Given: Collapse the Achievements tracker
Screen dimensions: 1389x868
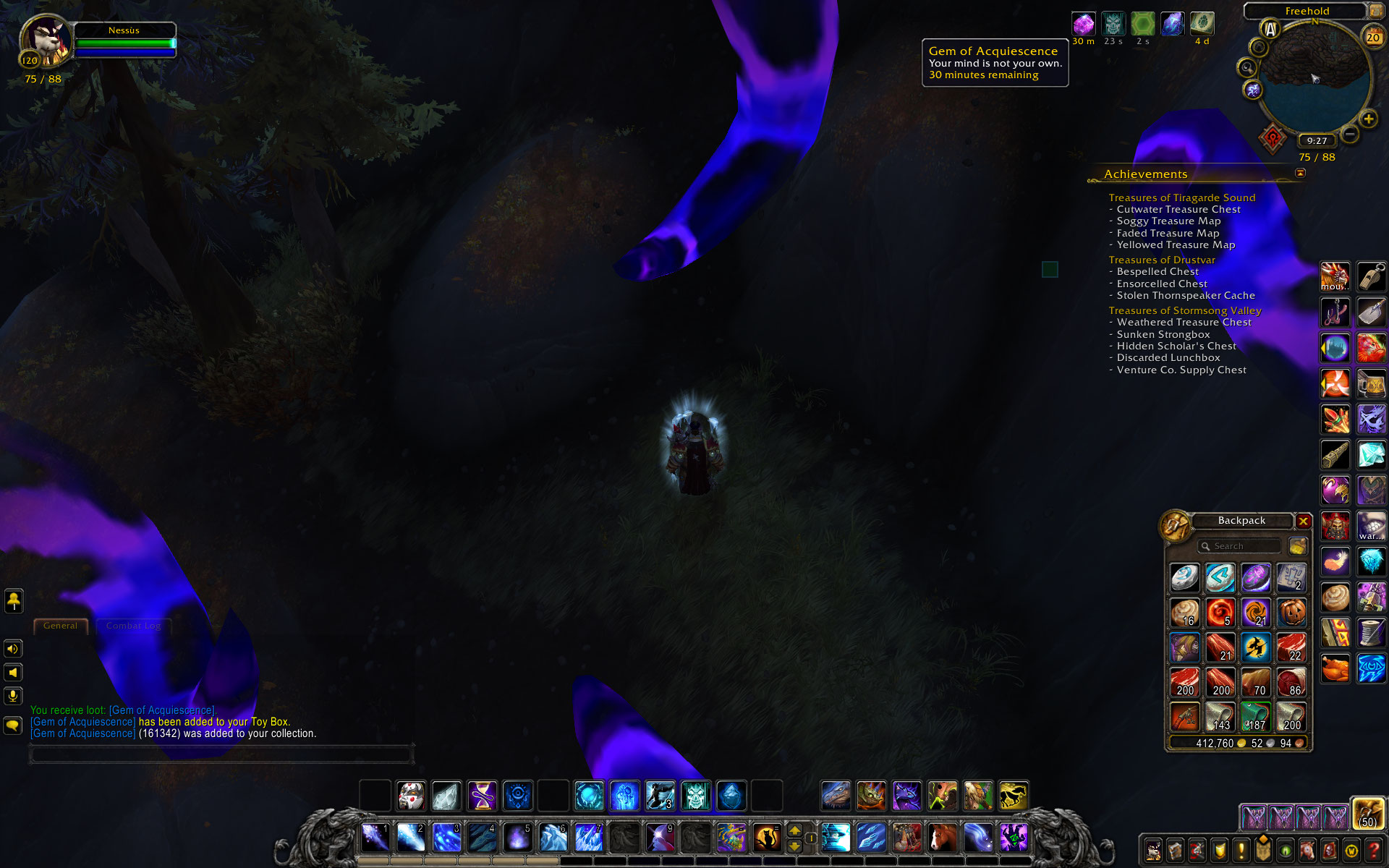Looking at the screenshot, I should pyautogui.click(x=1300, y=174).
